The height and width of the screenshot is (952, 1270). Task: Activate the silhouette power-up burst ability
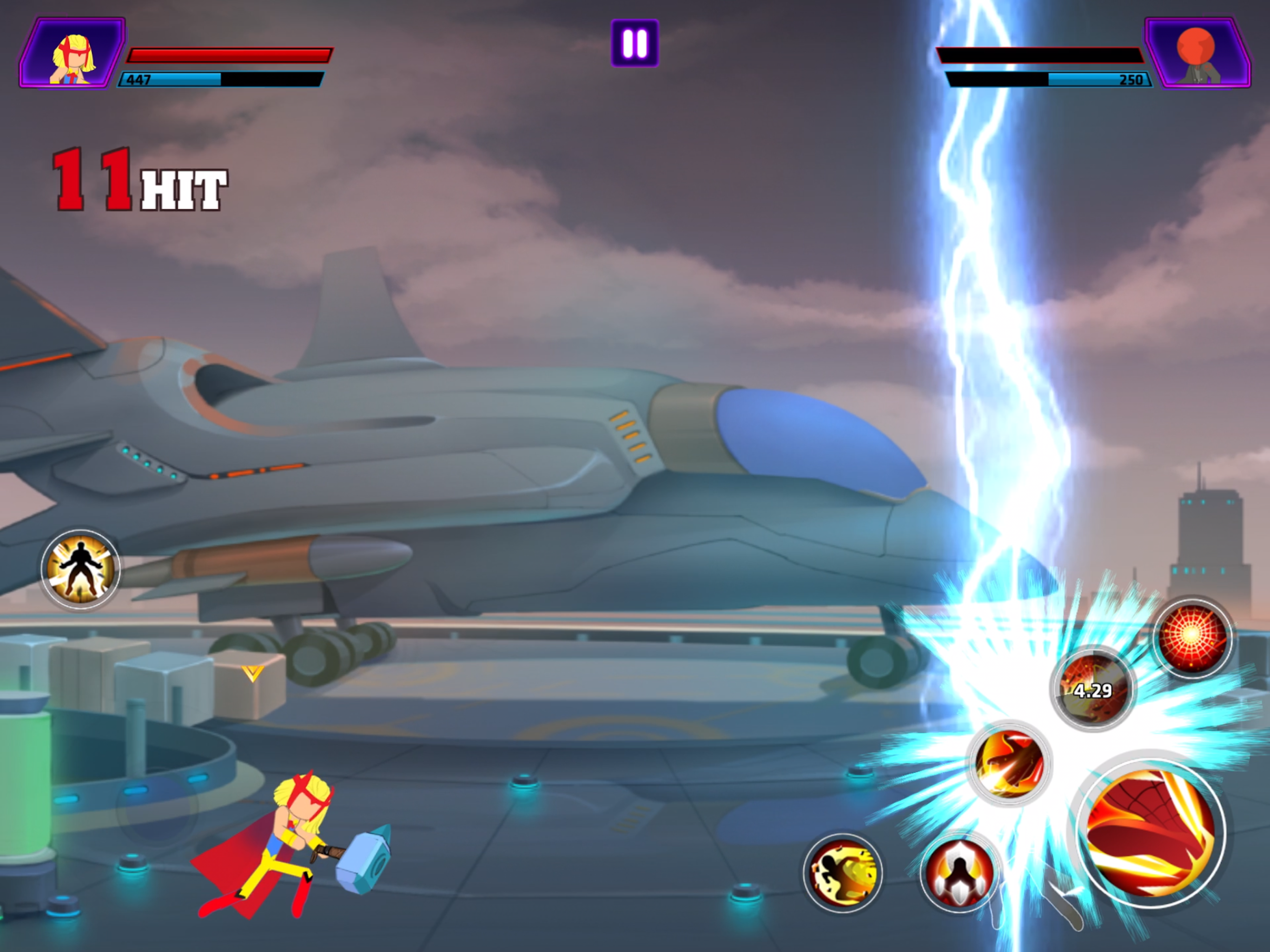[x=80, y=569]
